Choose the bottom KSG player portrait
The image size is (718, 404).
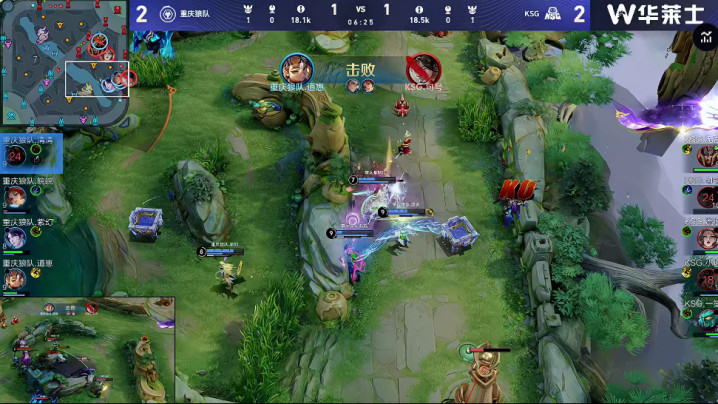706,319
